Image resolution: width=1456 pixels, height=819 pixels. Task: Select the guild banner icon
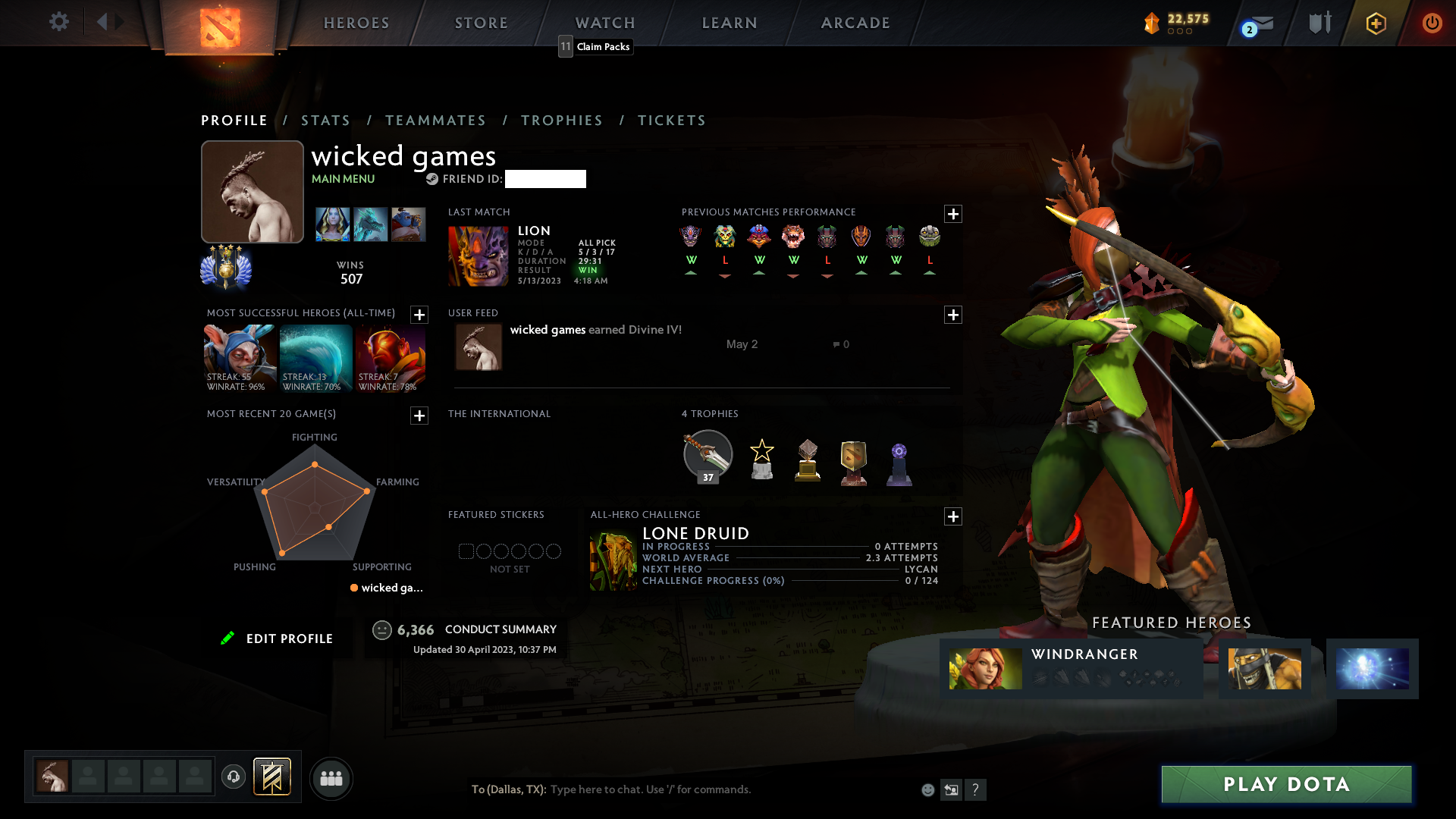coord(271,777)
